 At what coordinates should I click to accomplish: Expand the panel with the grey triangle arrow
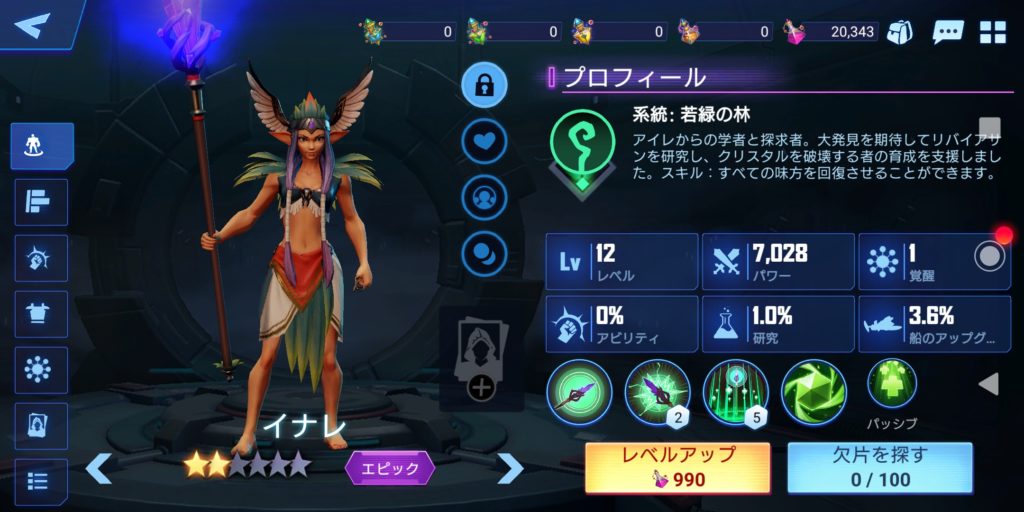coord(988,384)
